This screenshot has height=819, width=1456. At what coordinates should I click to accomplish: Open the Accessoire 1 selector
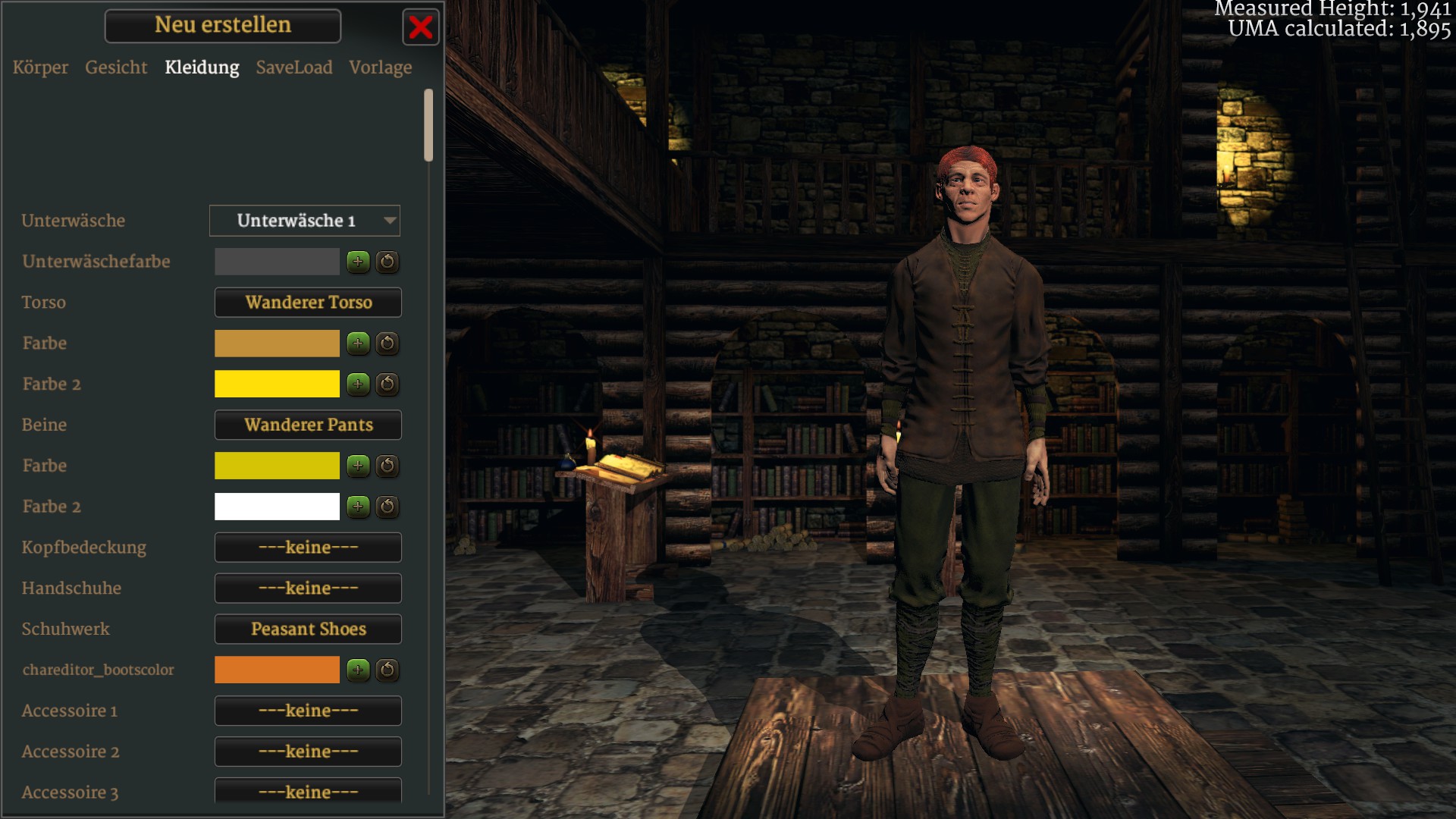pos(308,711)
